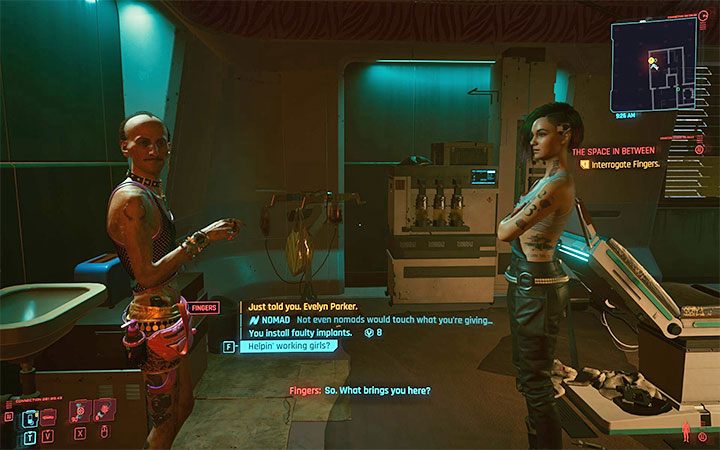The image size is (720, 450).
Task: Click the yellow quest marker on minimap
Action: [652, 61]
